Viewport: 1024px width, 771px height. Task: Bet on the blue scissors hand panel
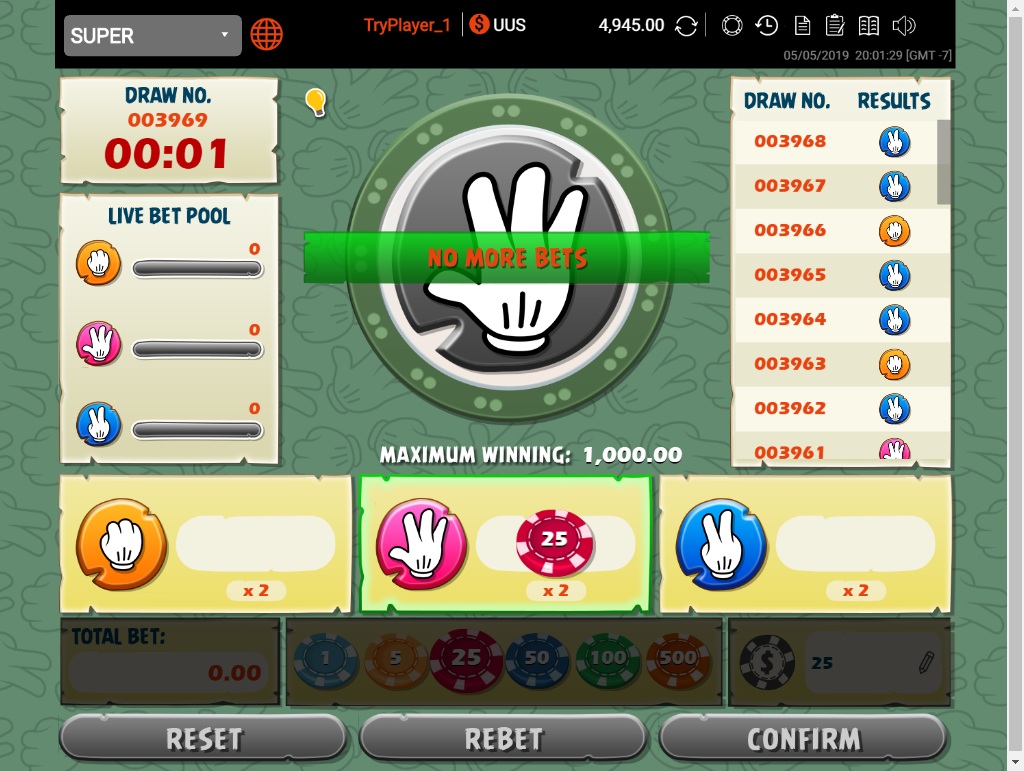click(805, 545)
